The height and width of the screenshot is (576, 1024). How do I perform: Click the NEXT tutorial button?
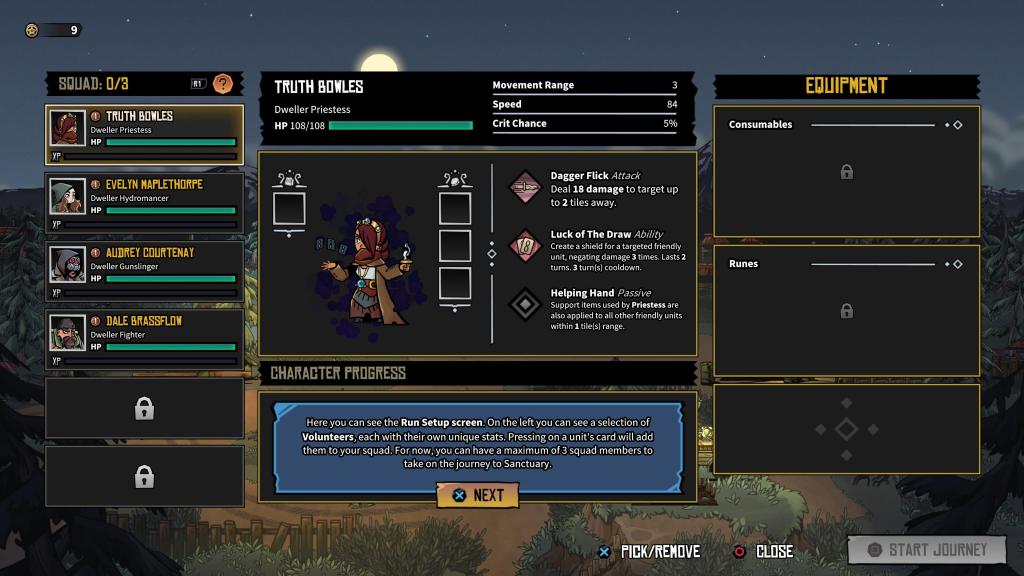coord(478,495)
